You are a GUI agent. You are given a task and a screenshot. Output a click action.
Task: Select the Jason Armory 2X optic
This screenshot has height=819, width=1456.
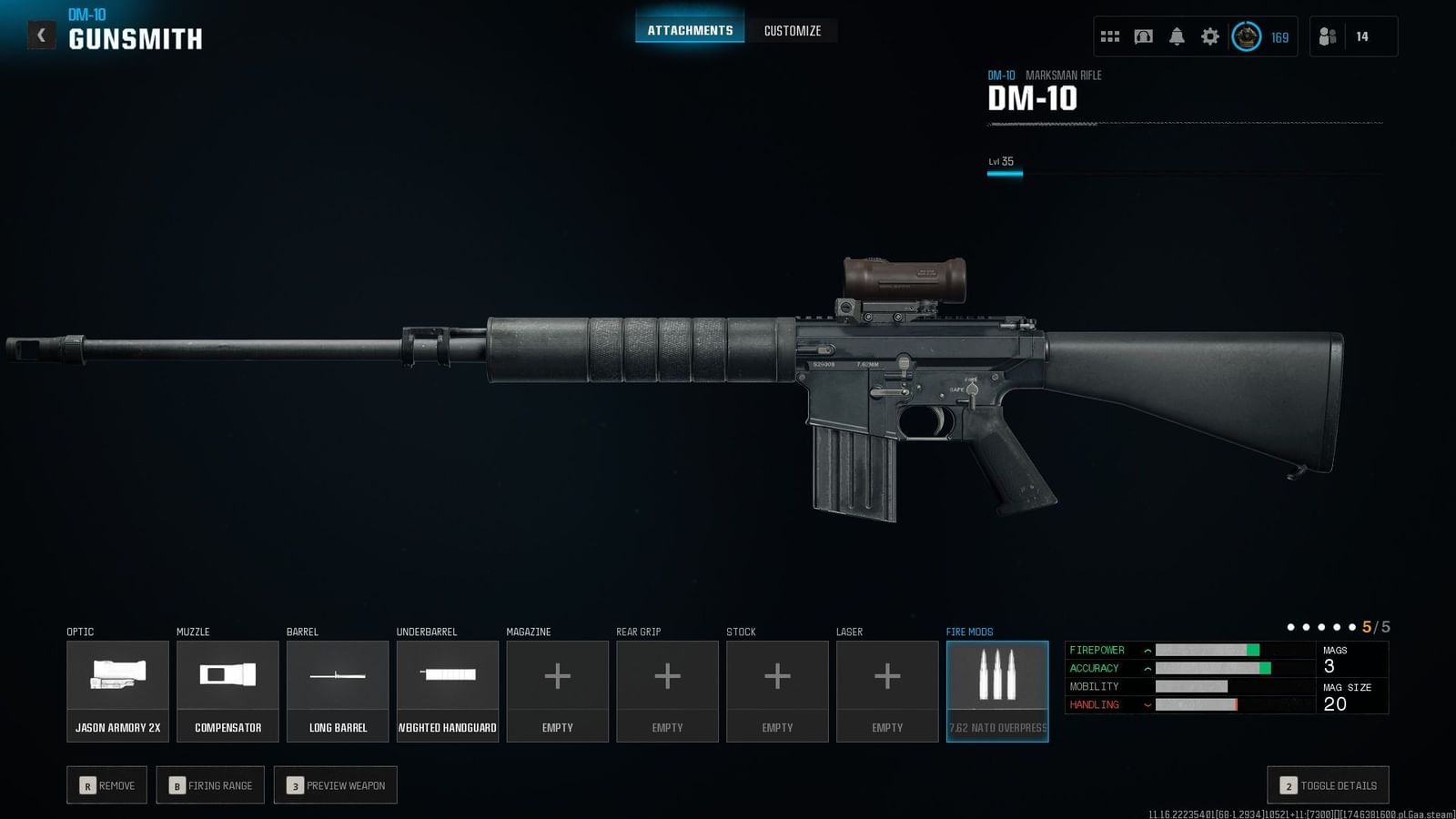point(117,690)
